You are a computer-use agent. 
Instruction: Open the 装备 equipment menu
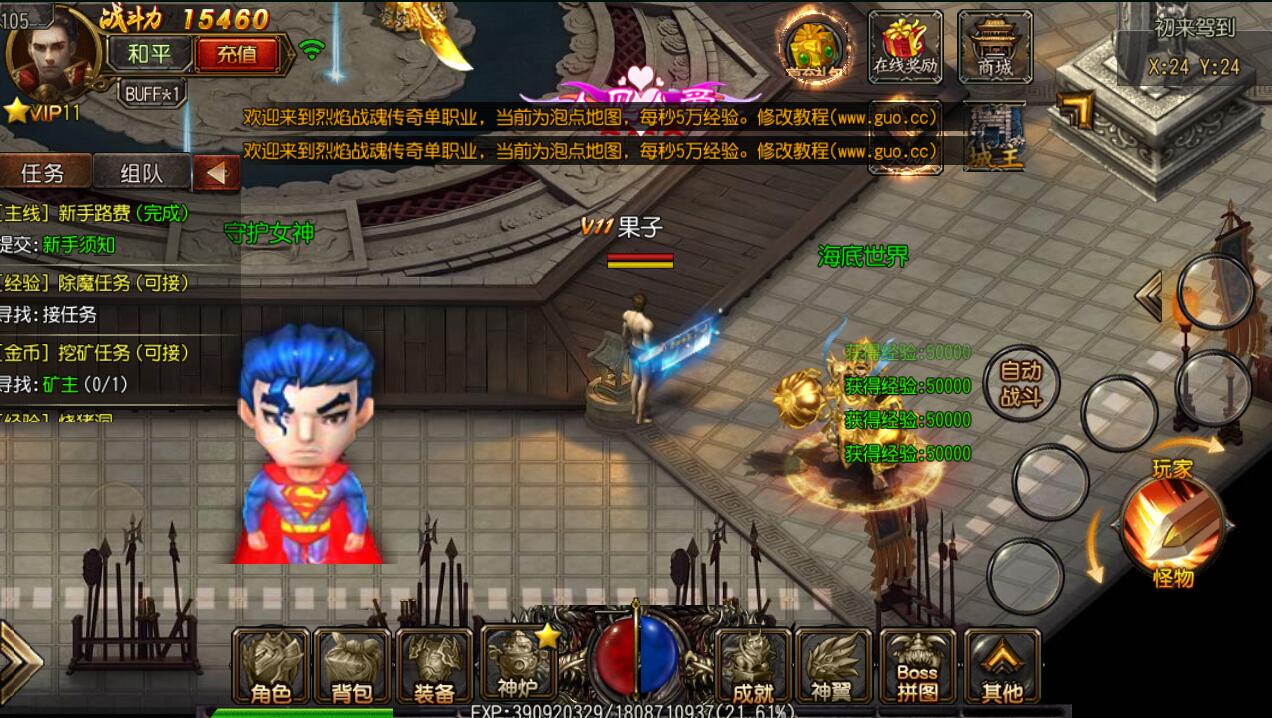pyautogui.click(x=434, y=665)
